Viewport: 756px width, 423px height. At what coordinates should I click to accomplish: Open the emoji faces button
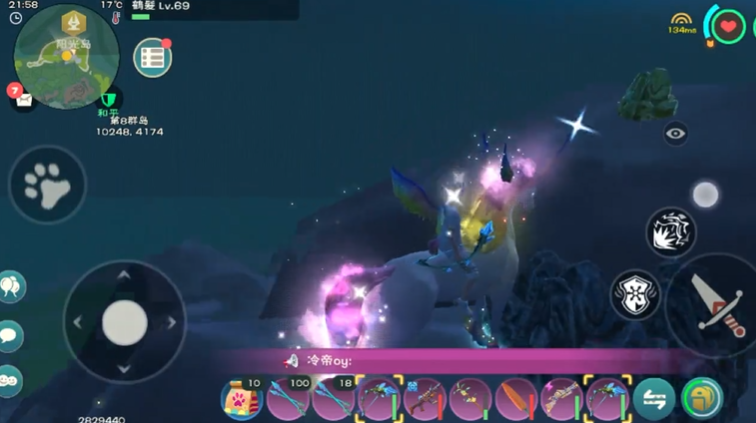click(x=9, y=379)
